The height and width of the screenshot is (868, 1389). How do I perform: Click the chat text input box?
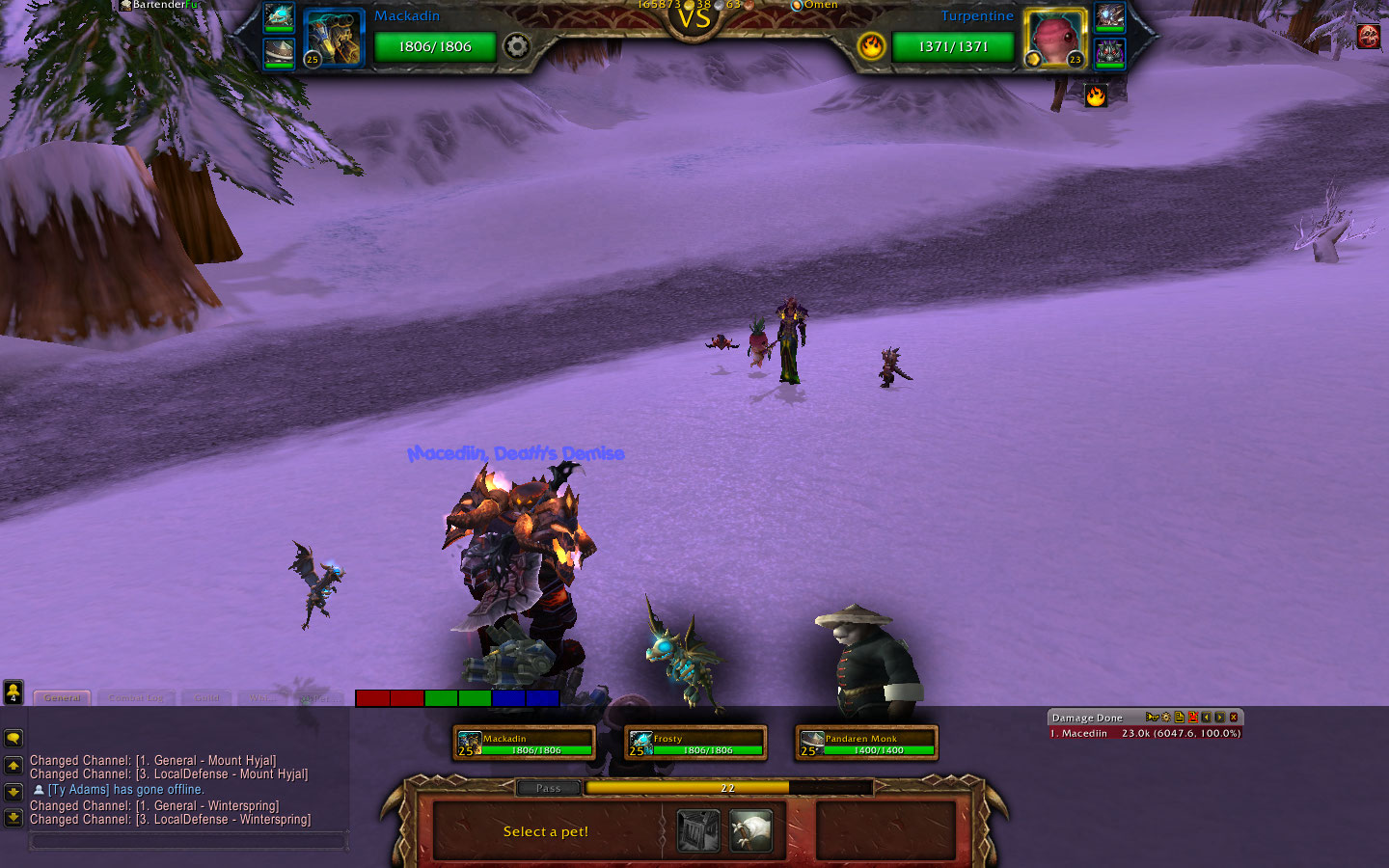188,841
